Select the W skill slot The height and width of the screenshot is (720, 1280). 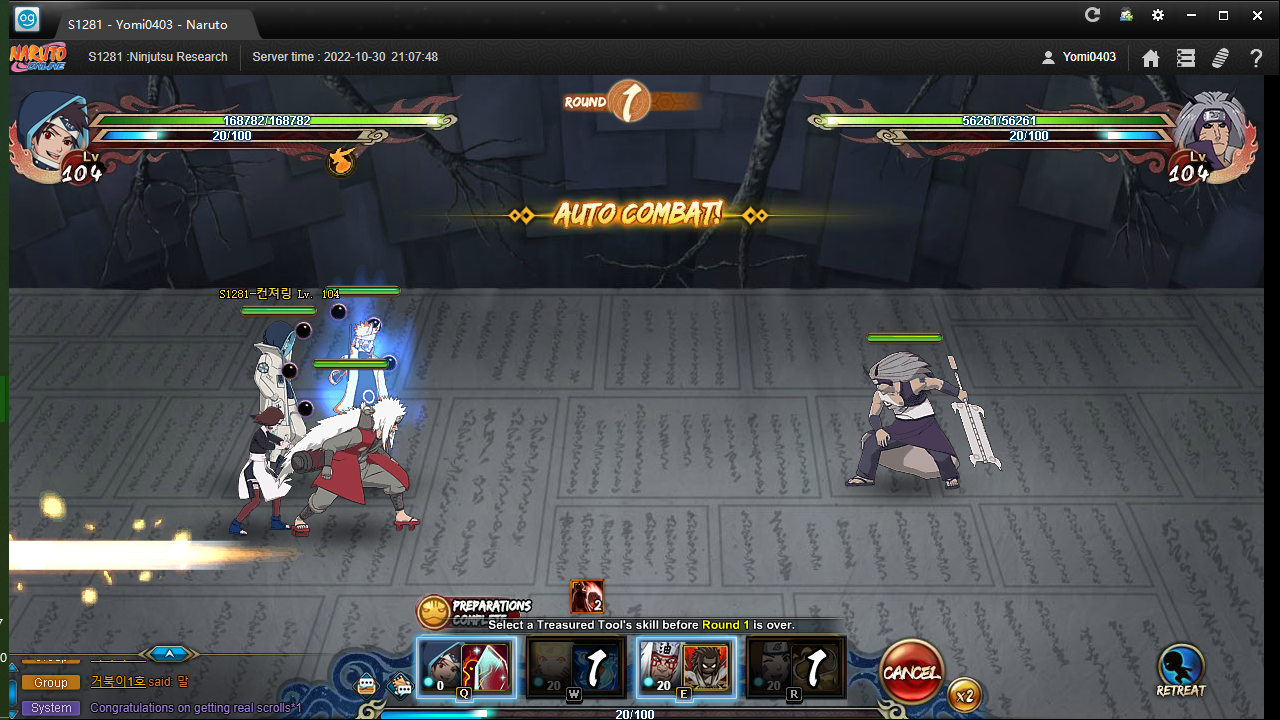[576, 667]
